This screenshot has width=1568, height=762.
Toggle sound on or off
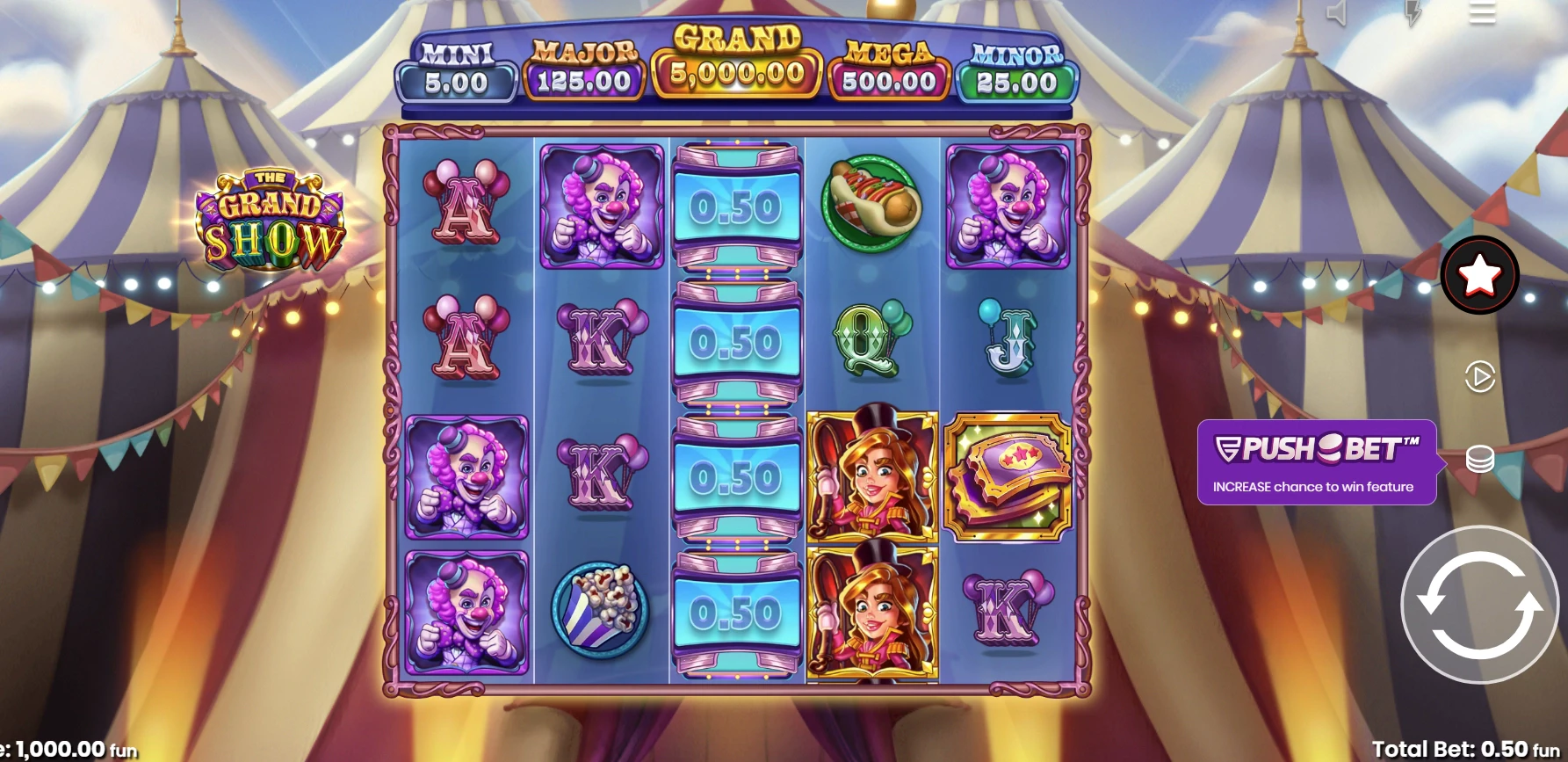click(1336, 11)
